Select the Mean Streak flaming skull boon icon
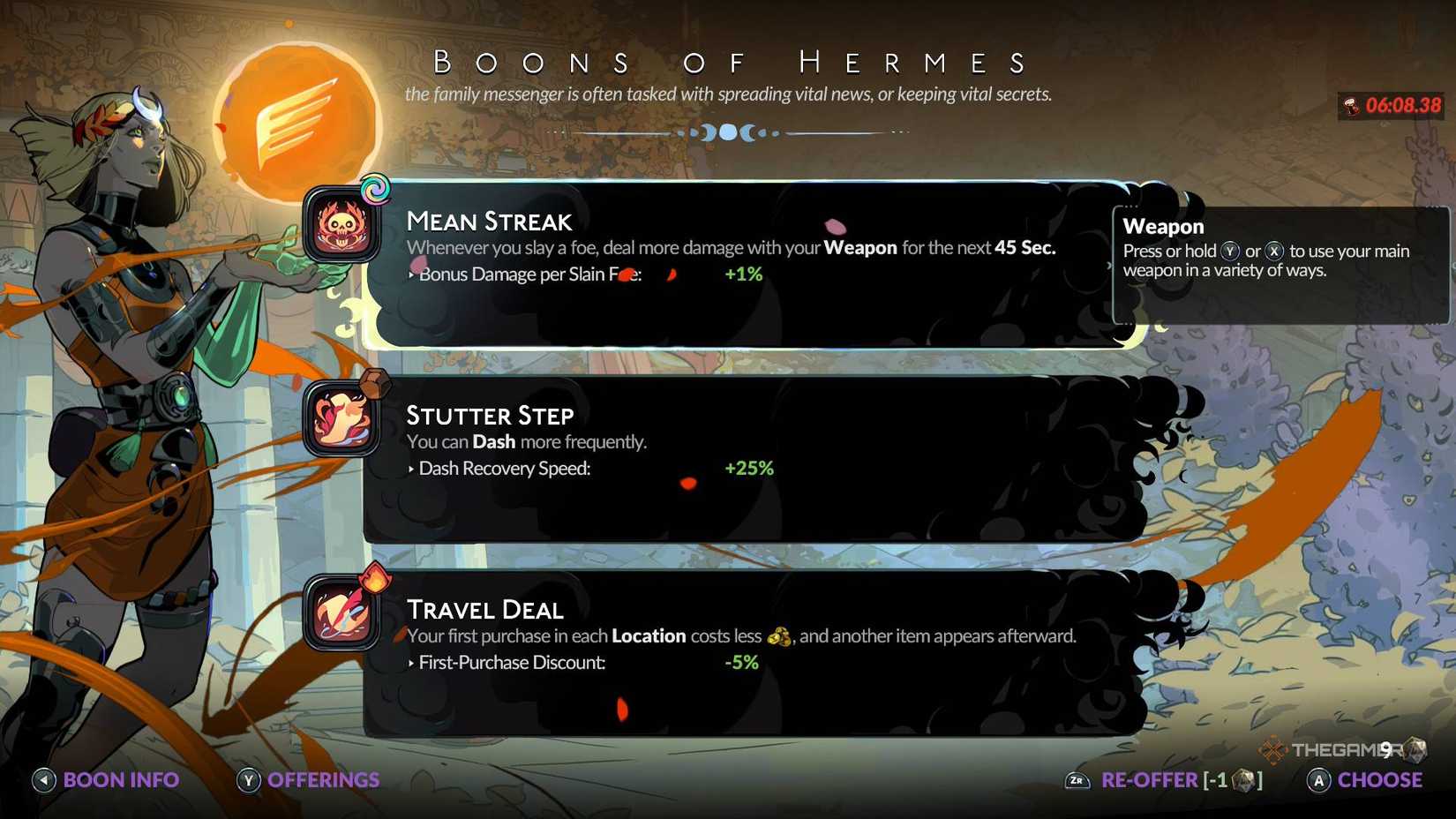Viewport: 1456px width, 819px height. (x=340, y=231)
